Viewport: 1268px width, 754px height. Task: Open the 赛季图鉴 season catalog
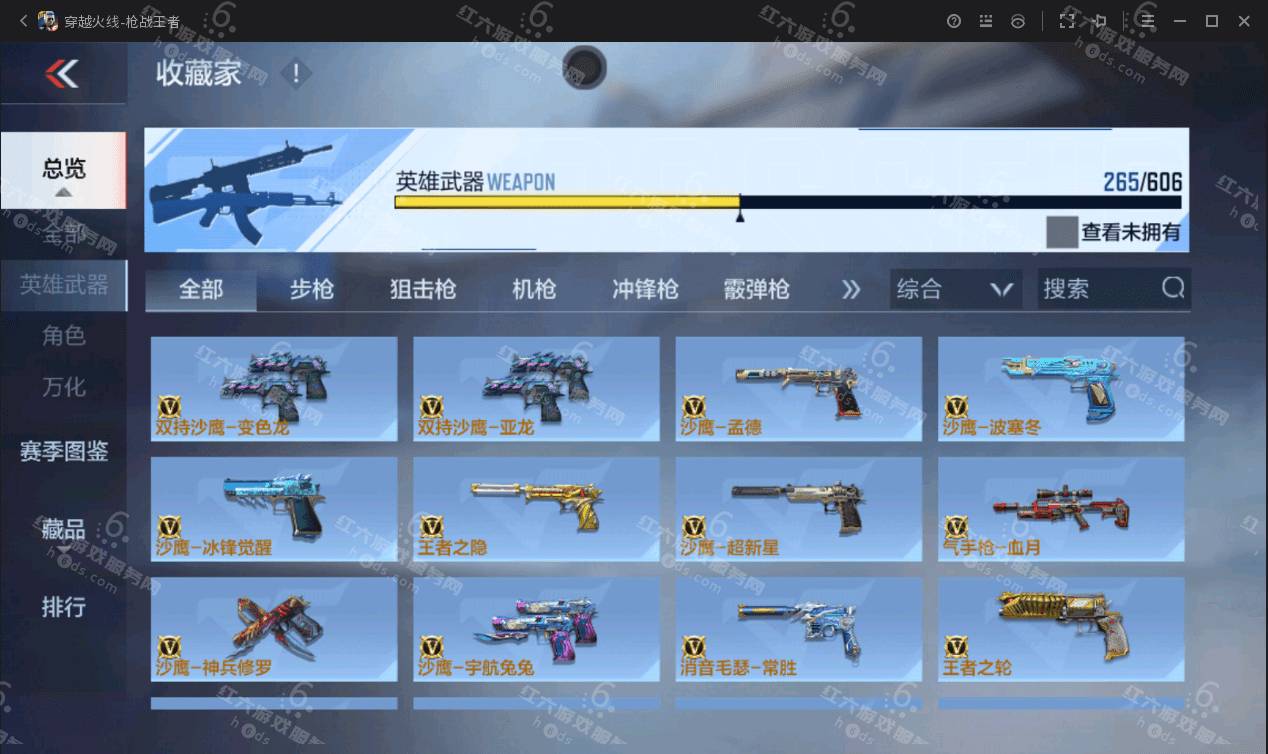click(x=63, y=451)
